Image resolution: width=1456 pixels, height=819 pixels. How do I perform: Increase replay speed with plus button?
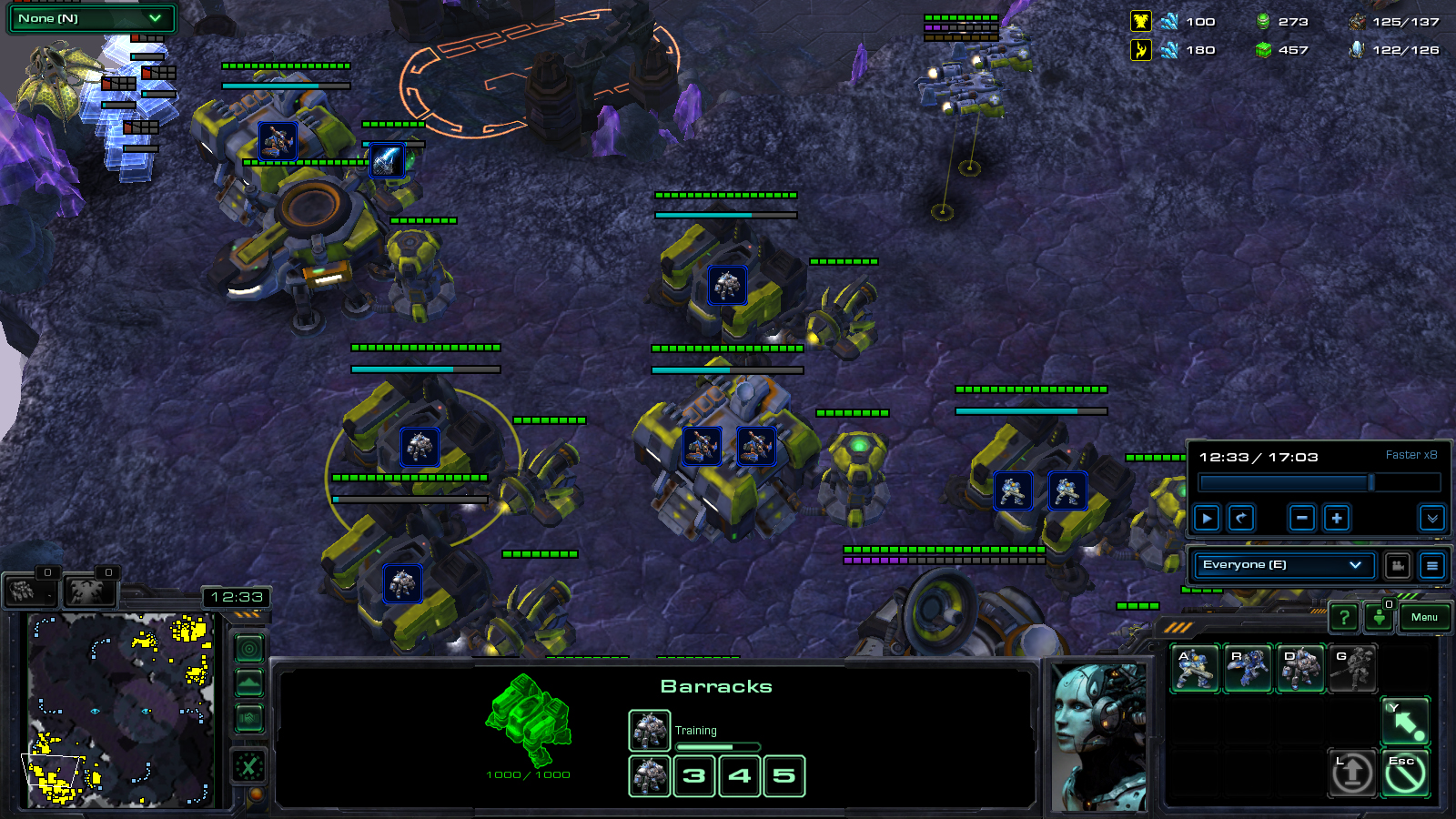click(1337, 518)
